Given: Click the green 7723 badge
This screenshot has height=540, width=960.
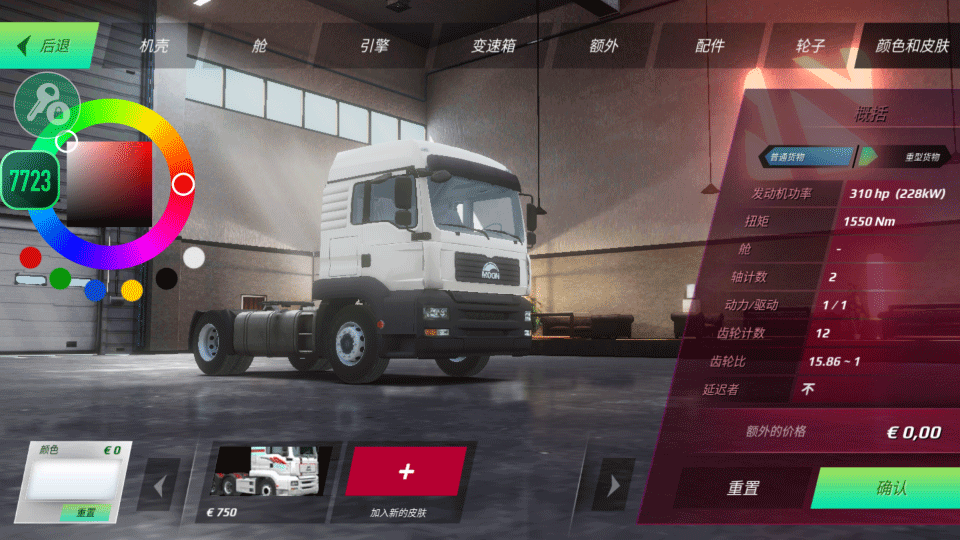Looking at the screenshot, I should pos(30,181).
